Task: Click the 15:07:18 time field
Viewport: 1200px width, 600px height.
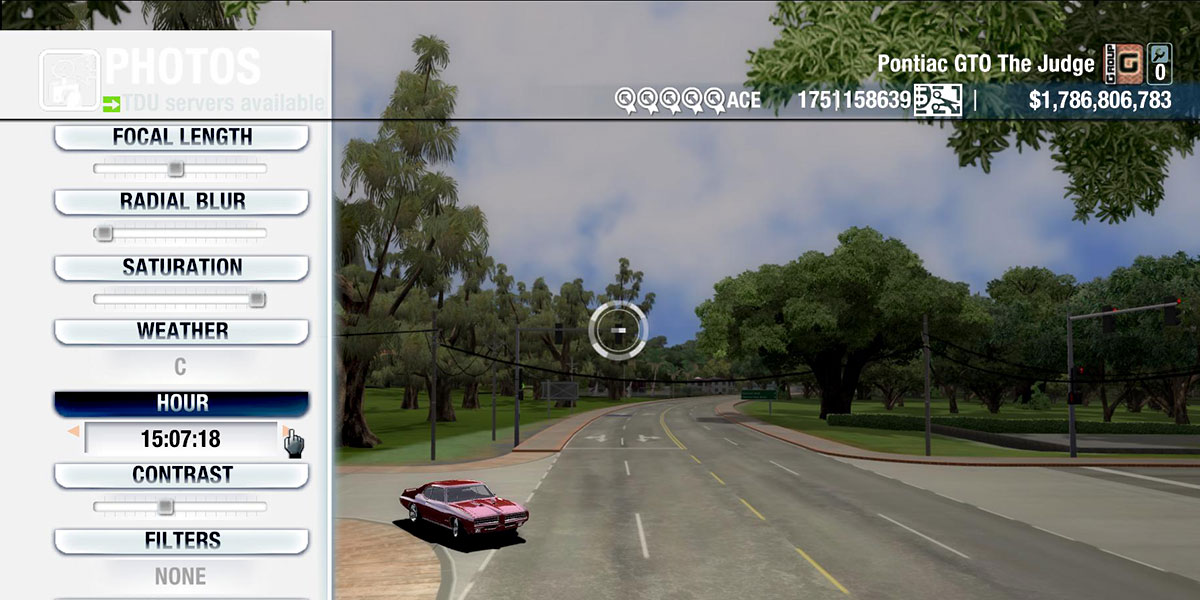Action: (x=181, y=439)
